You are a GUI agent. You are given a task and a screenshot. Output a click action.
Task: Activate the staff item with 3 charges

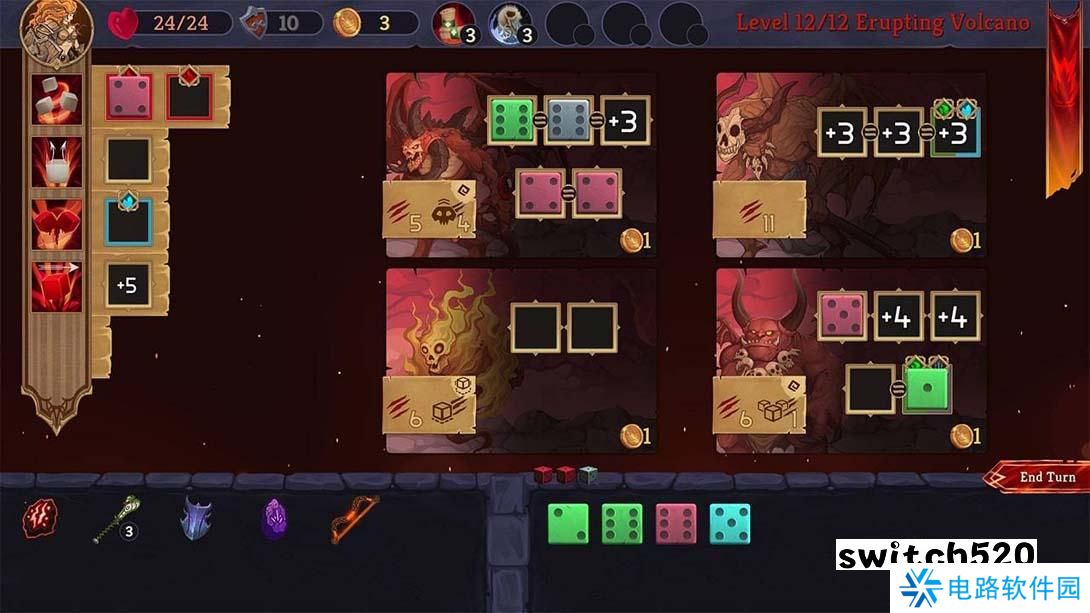(x=112, y=521)
